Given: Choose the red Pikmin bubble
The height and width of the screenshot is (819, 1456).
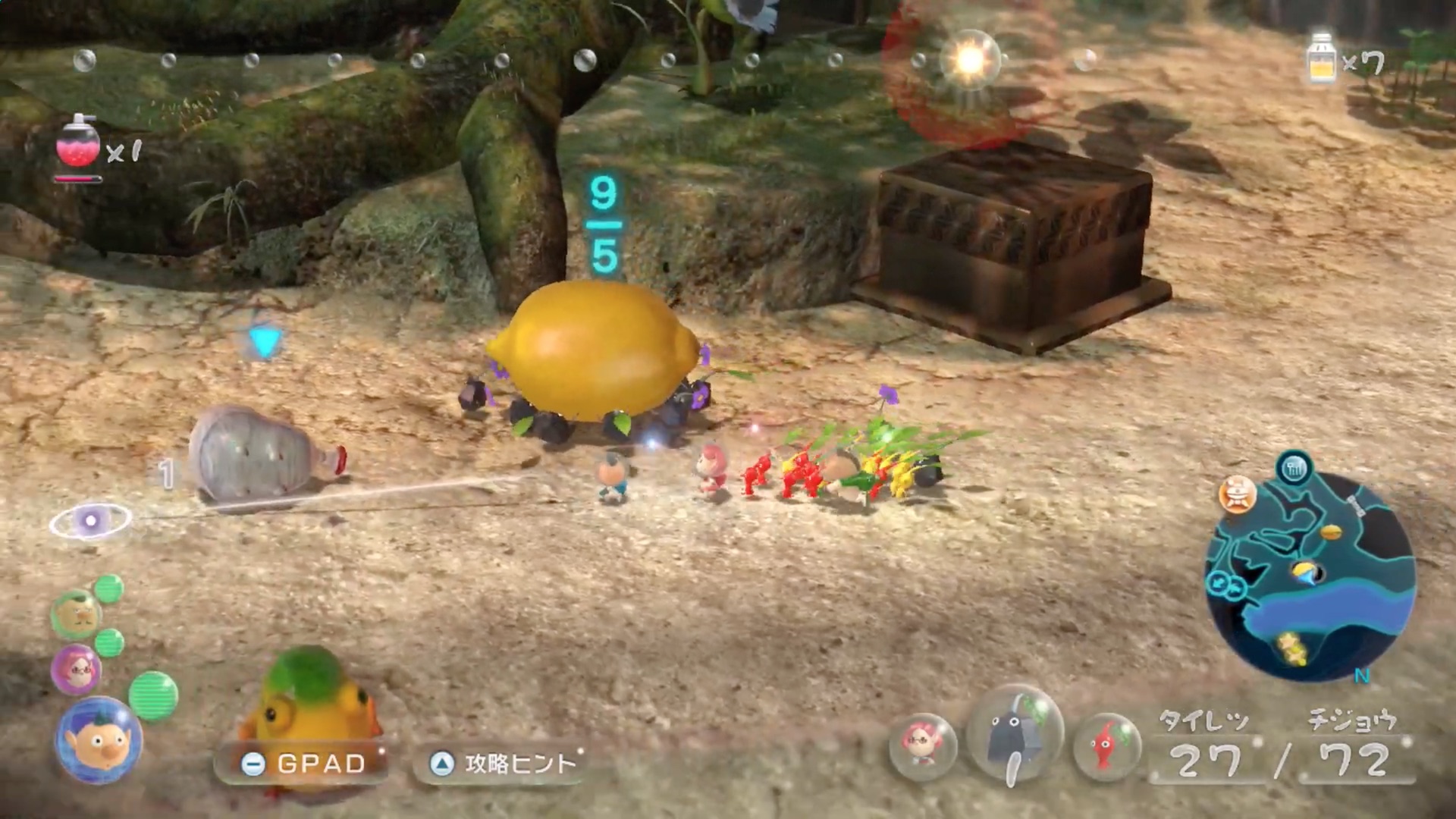Looking at the screenshot, I should (x=1107, y=746).
